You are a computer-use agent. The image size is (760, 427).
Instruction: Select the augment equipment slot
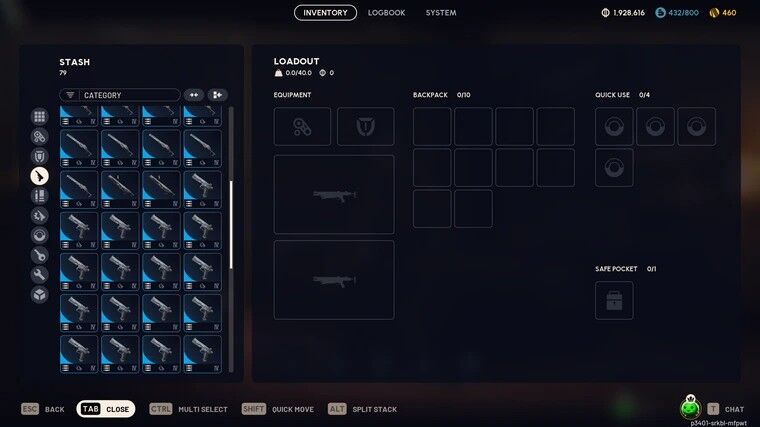click(x=302, y=127)
